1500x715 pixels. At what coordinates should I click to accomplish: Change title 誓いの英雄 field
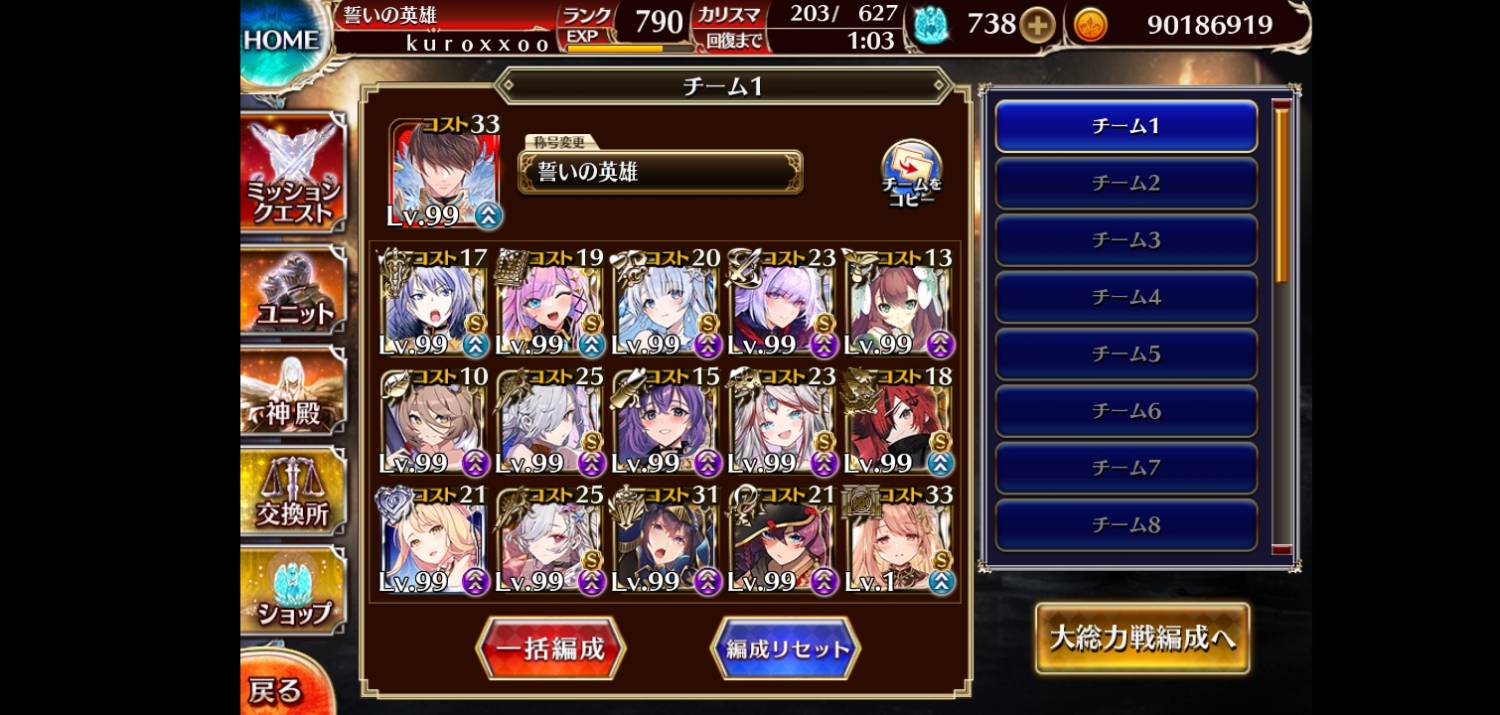coord(660,172)
